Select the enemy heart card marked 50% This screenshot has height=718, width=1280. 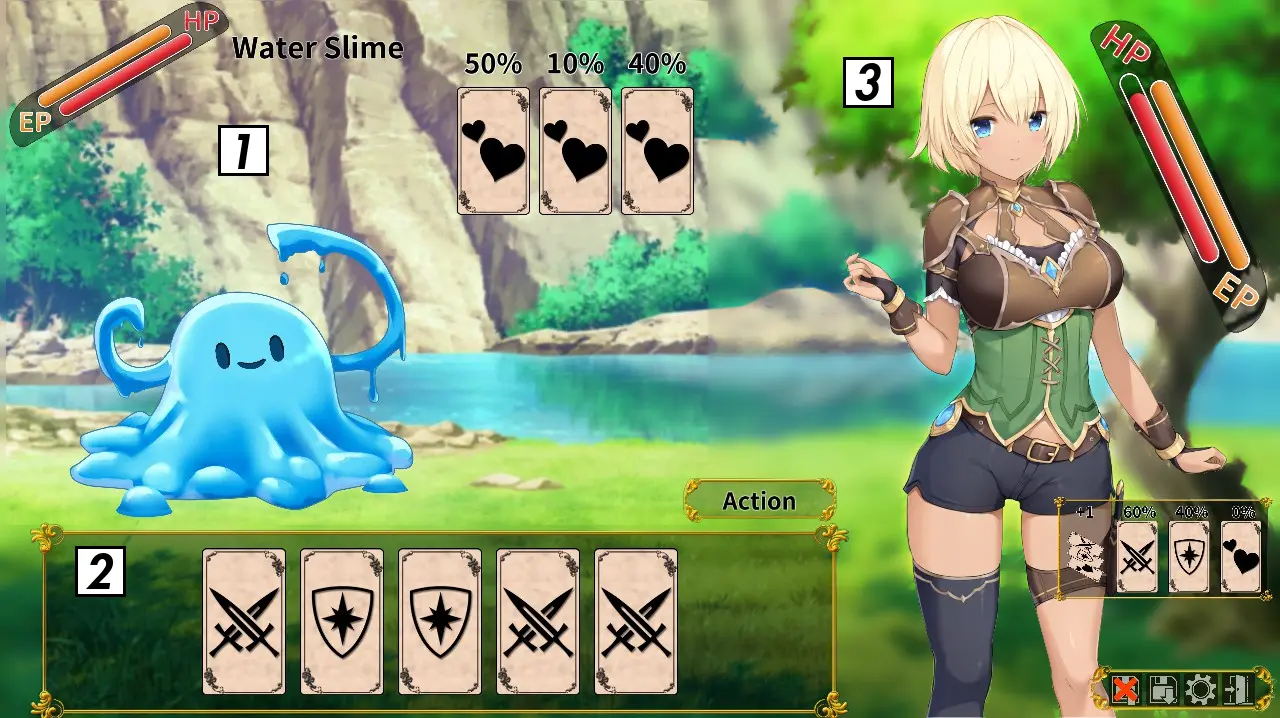(x=493, y=151)
